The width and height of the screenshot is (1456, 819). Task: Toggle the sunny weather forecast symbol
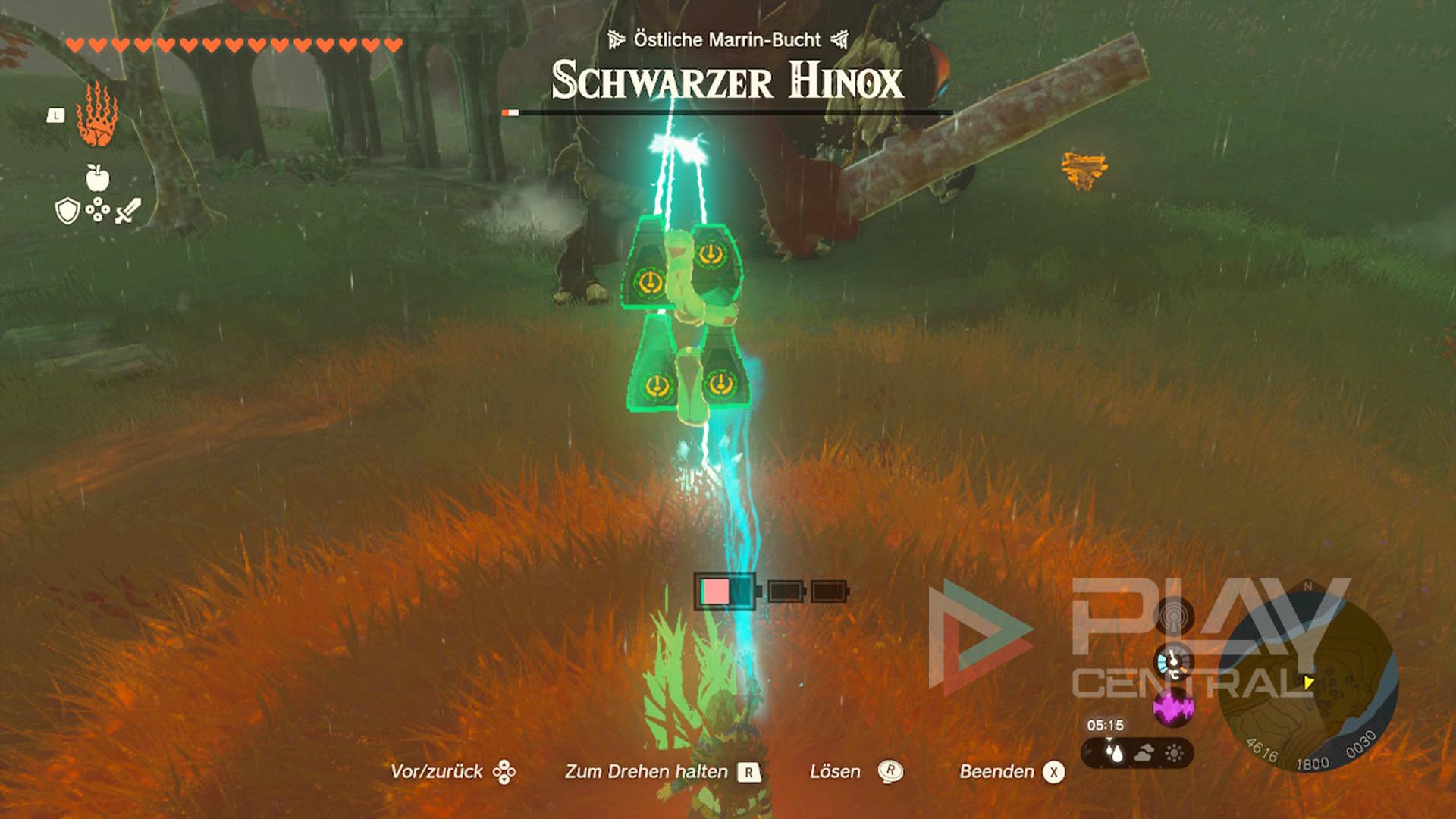pos(1173,752)
